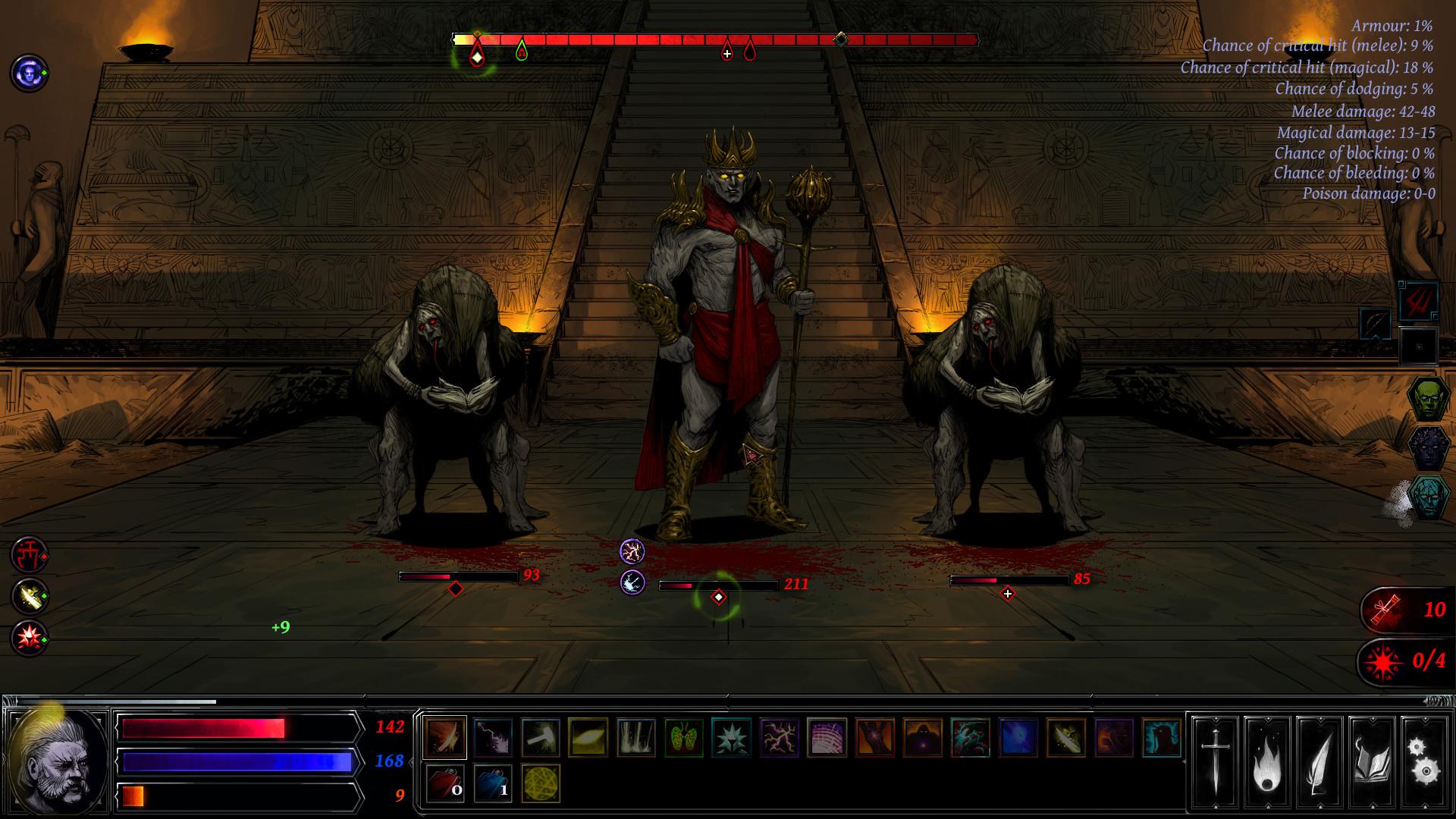The height and width of the screenshot is (819, 1456).
Task: Toggle the red star buff icon
Action: [x=28, y=637]
